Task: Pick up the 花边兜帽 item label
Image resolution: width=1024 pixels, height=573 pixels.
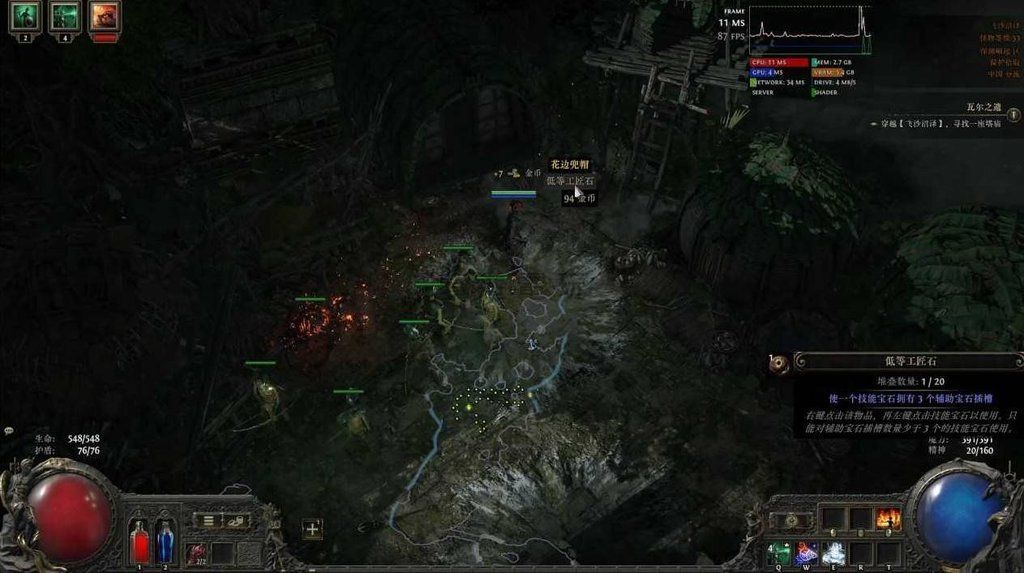Action: 568,164
